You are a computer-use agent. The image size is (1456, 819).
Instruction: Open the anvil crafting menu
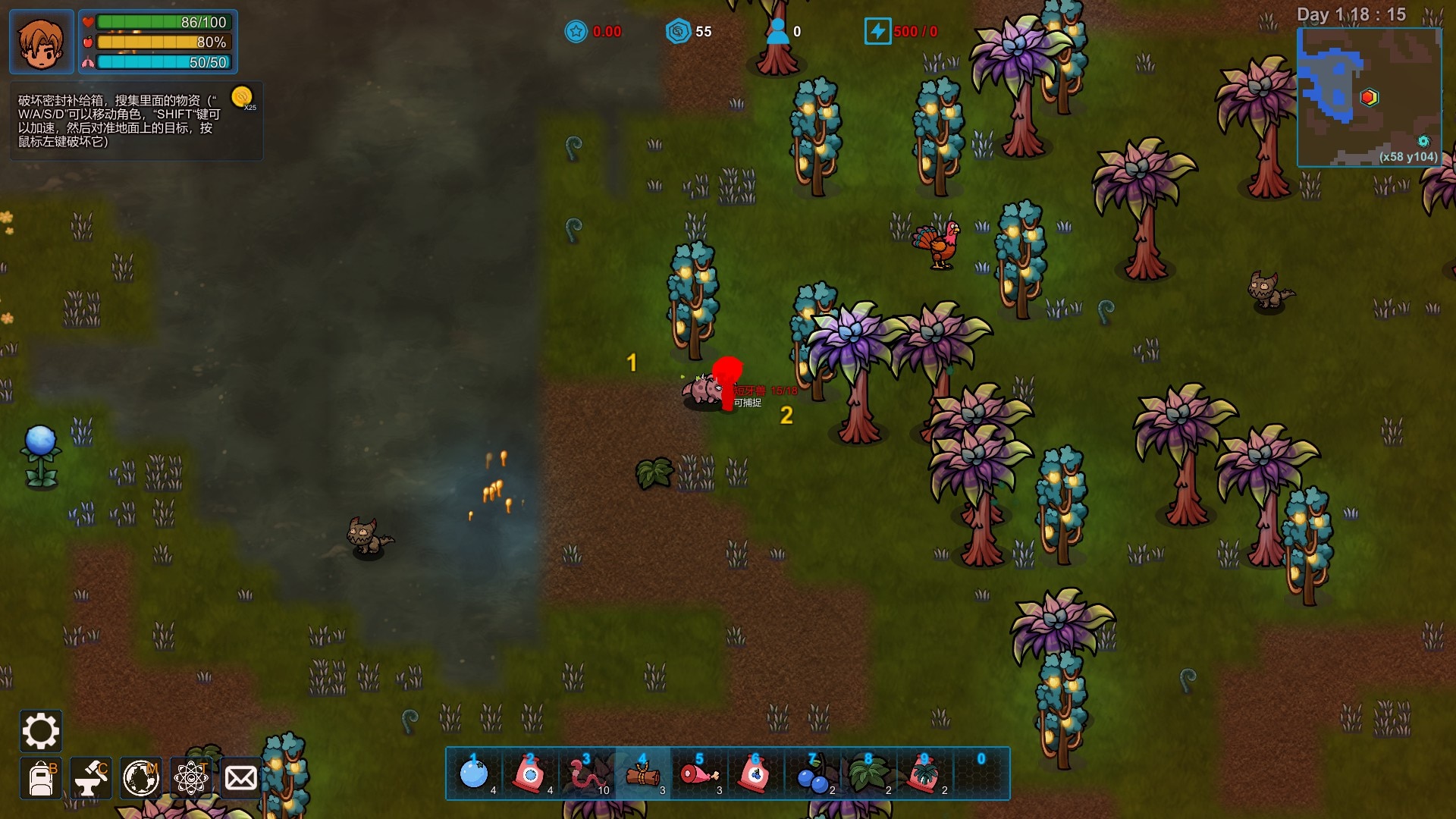(91, 779)
